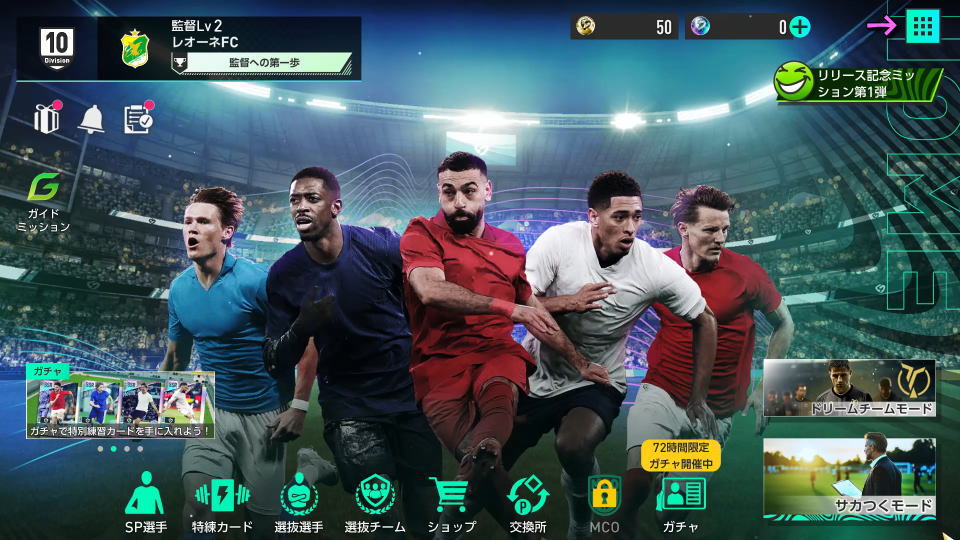This screenshot has width=960, height=540.
Task: Visit the ショップ
Action: [451, 503]
